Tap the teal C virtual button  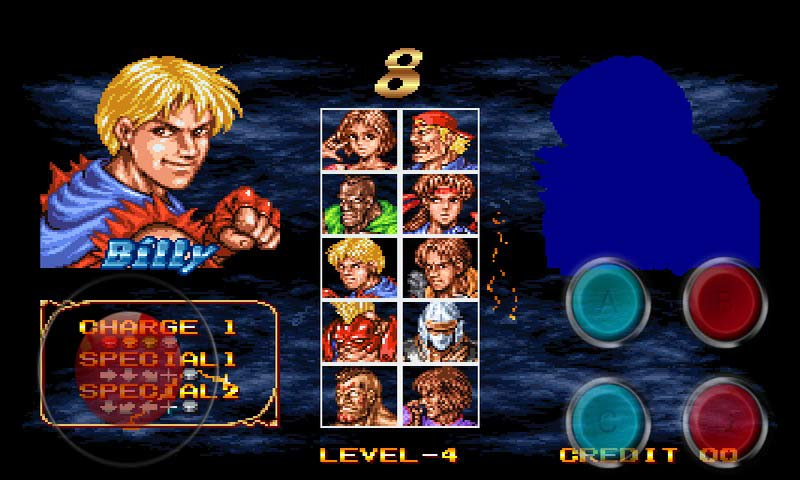click(606, 418)
